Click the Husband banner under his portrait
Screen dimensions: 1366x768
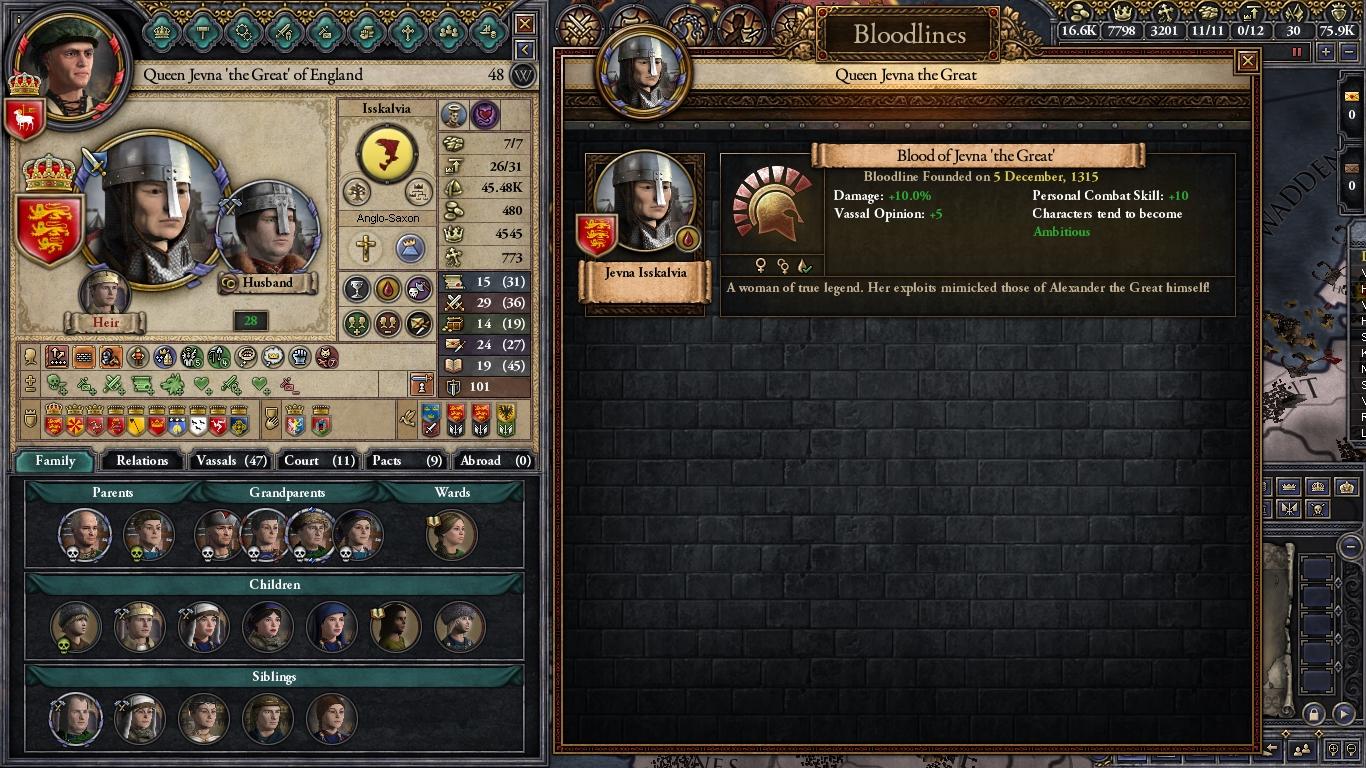tap(265, 283)
